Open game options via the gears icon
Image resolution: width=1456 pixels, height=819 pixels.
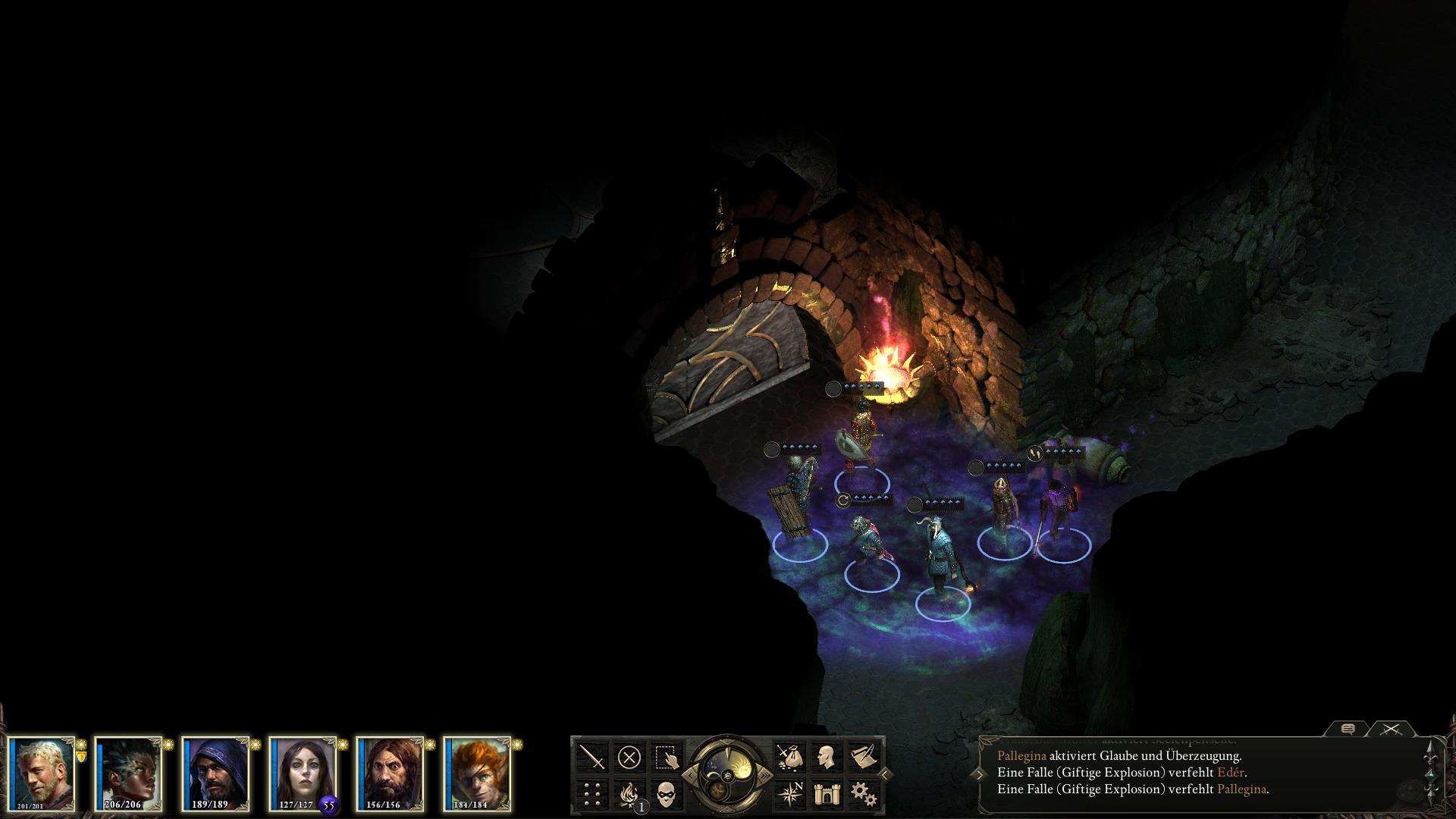(x=862, y=793)
